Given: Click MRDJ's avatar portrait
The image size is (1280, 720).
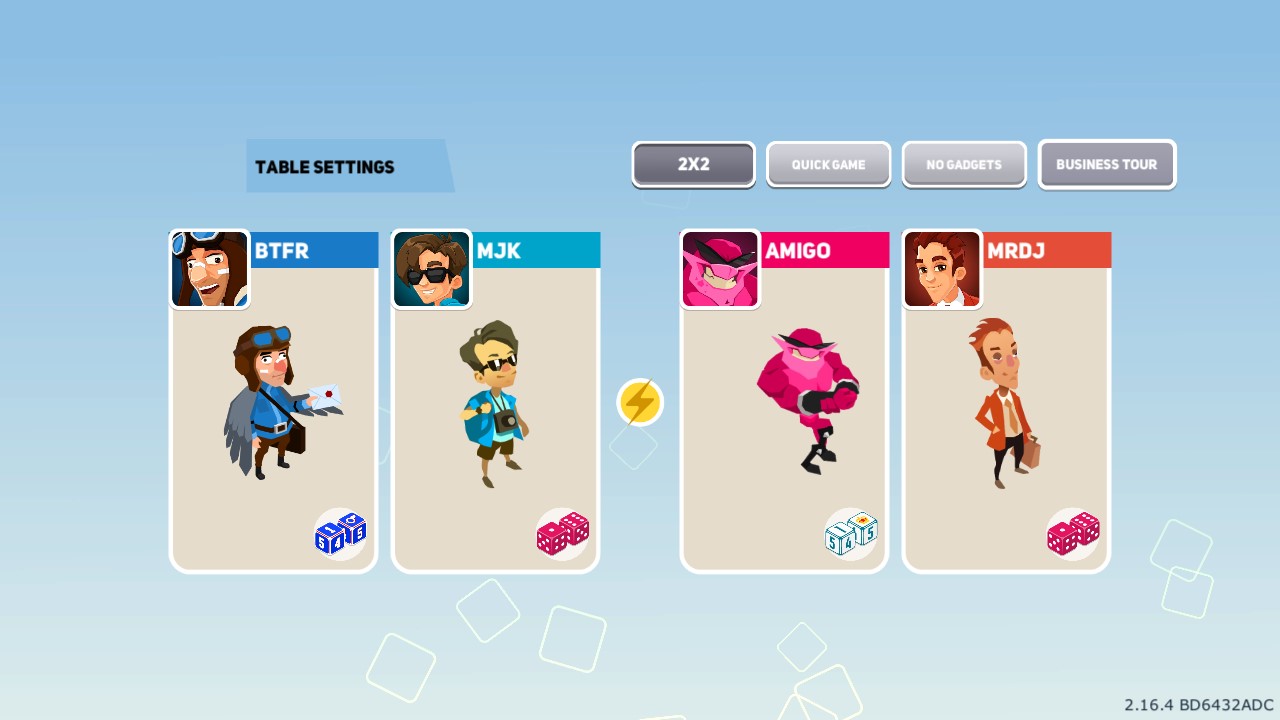Looking at the screenshot, I should pos(941,269).
